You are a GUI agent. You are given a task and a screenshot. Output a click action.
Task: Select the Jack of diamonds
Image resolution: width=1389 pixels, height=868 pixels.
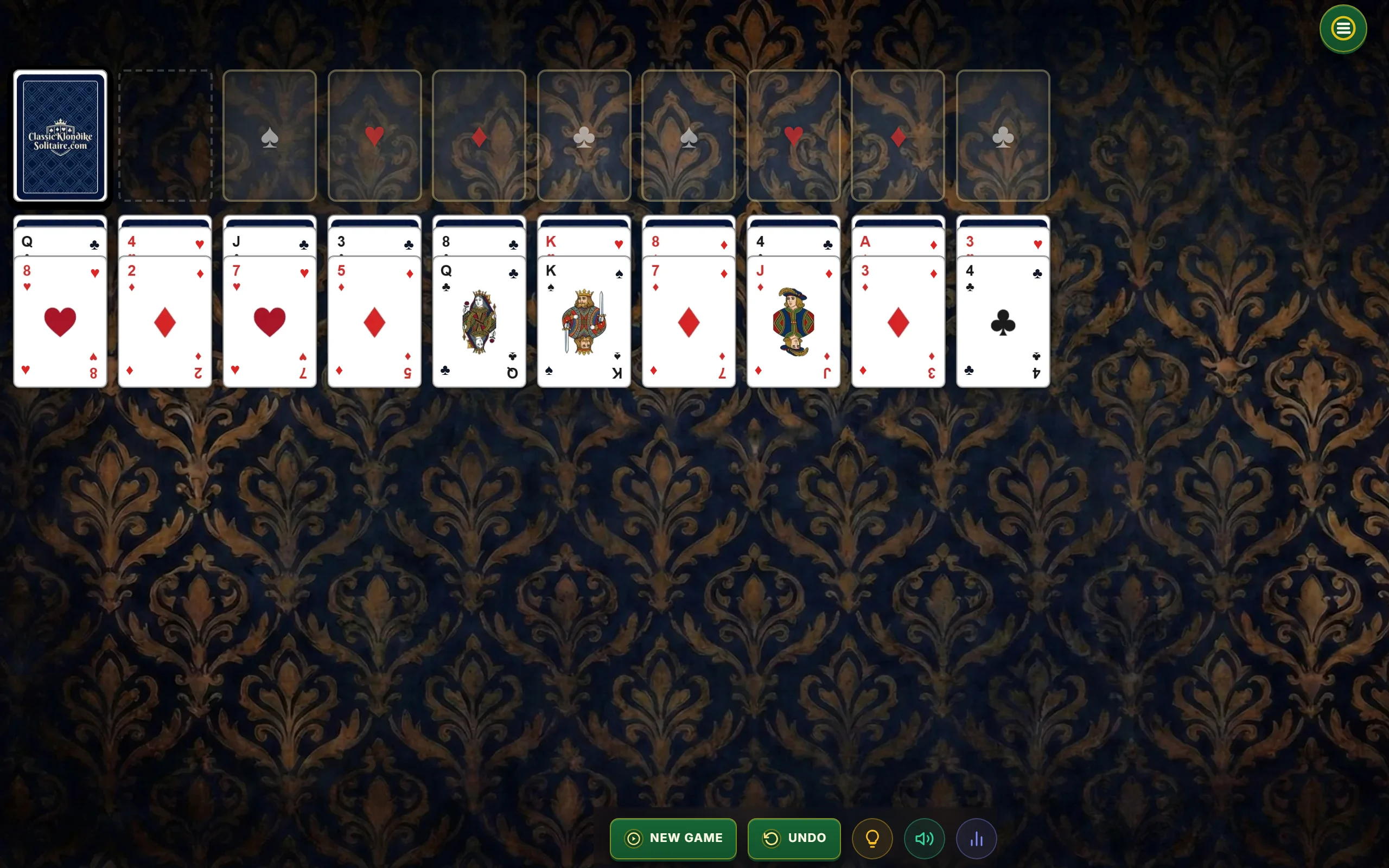pos(793,322)
